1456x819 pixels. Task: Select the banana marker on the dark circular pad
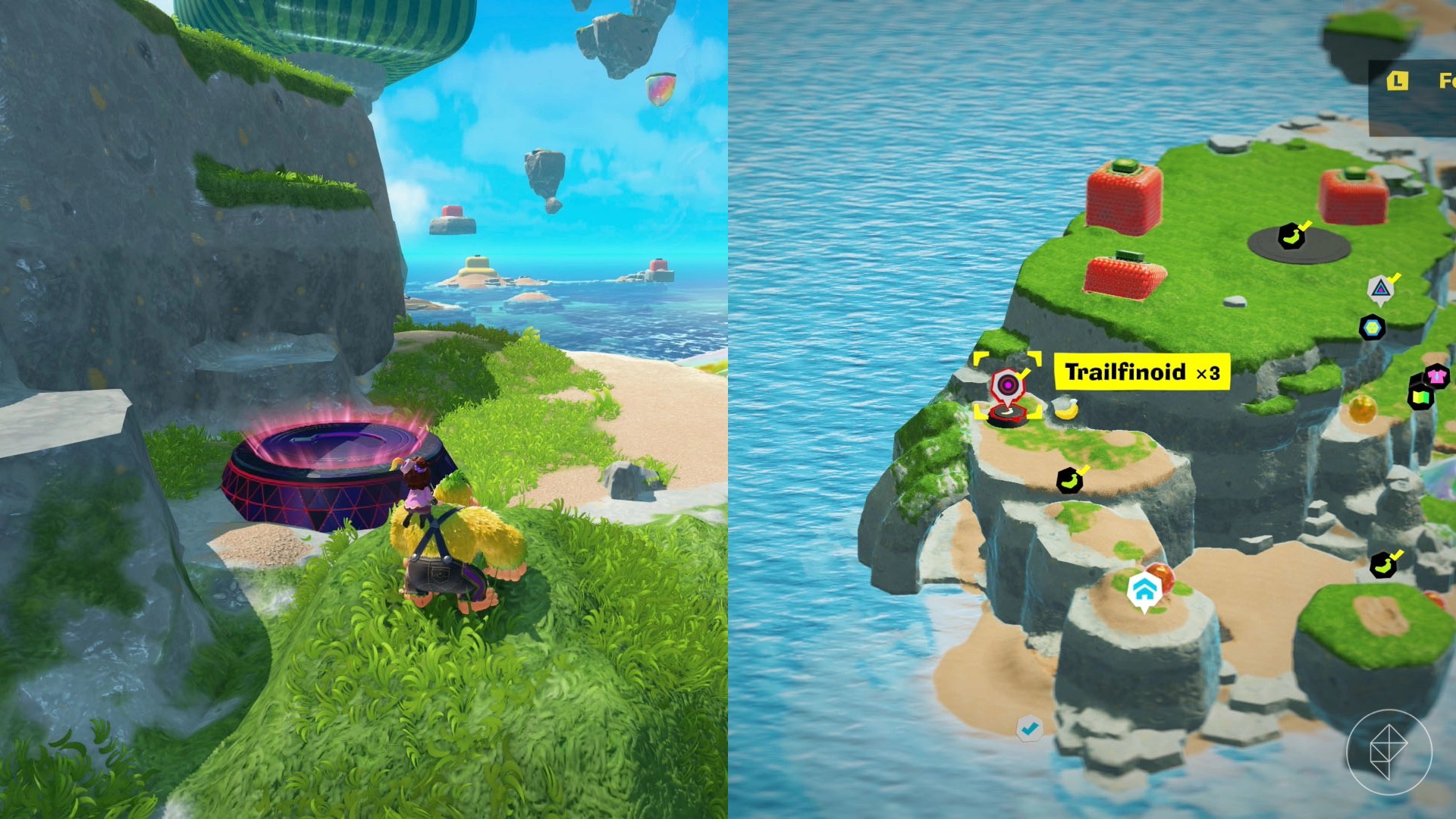point(1291,237)
